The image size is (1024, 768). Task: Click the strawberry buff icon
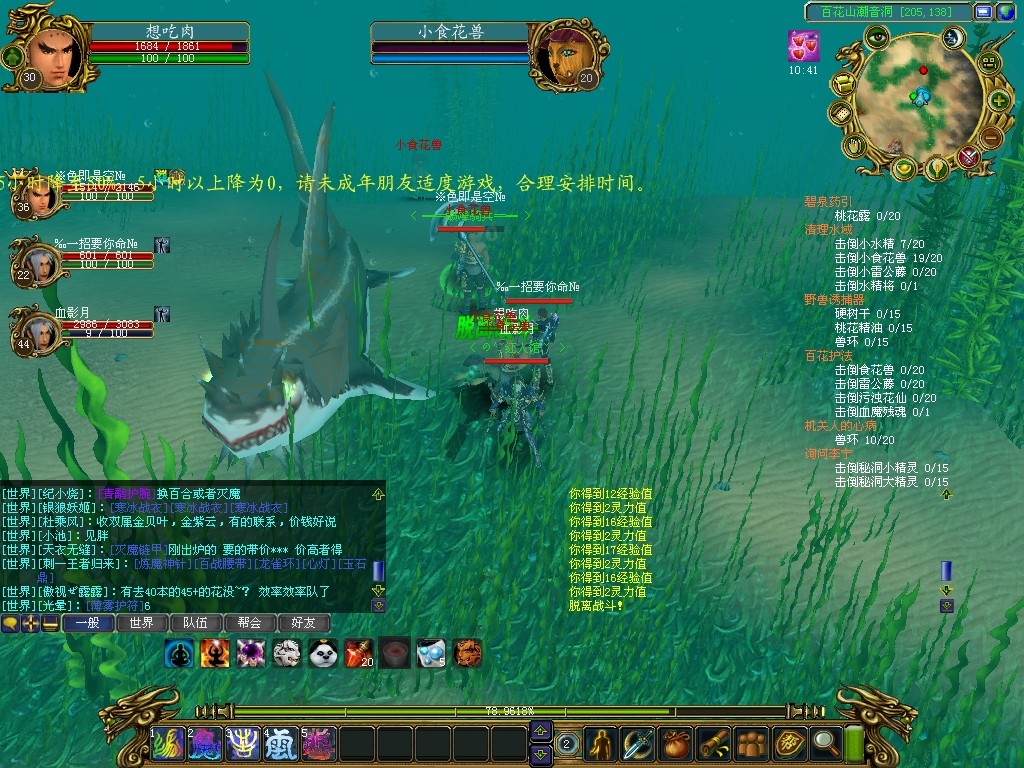[x=803, y=47]
